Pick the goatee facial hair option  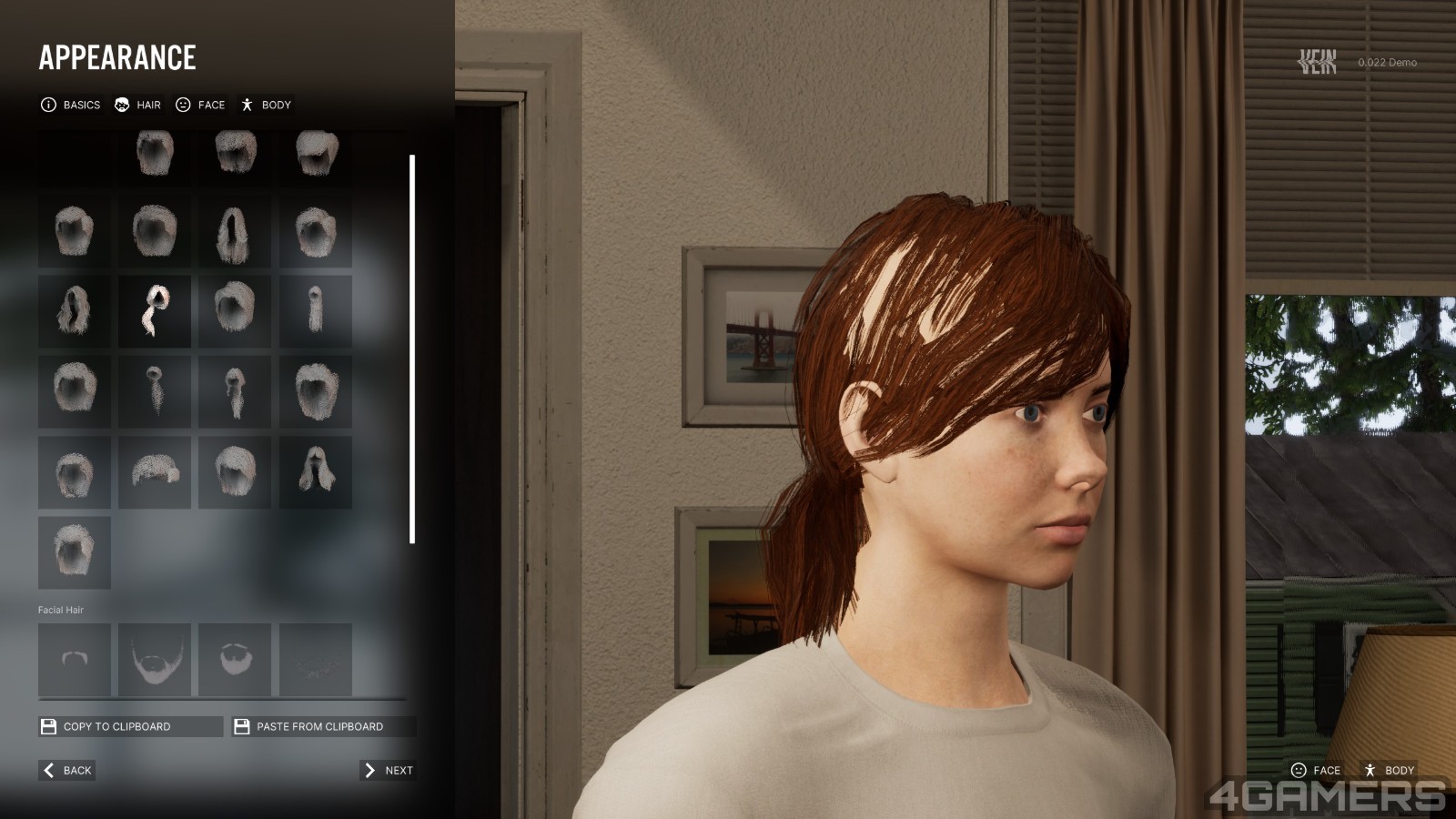pyautogui.click(x=235, y=659)
